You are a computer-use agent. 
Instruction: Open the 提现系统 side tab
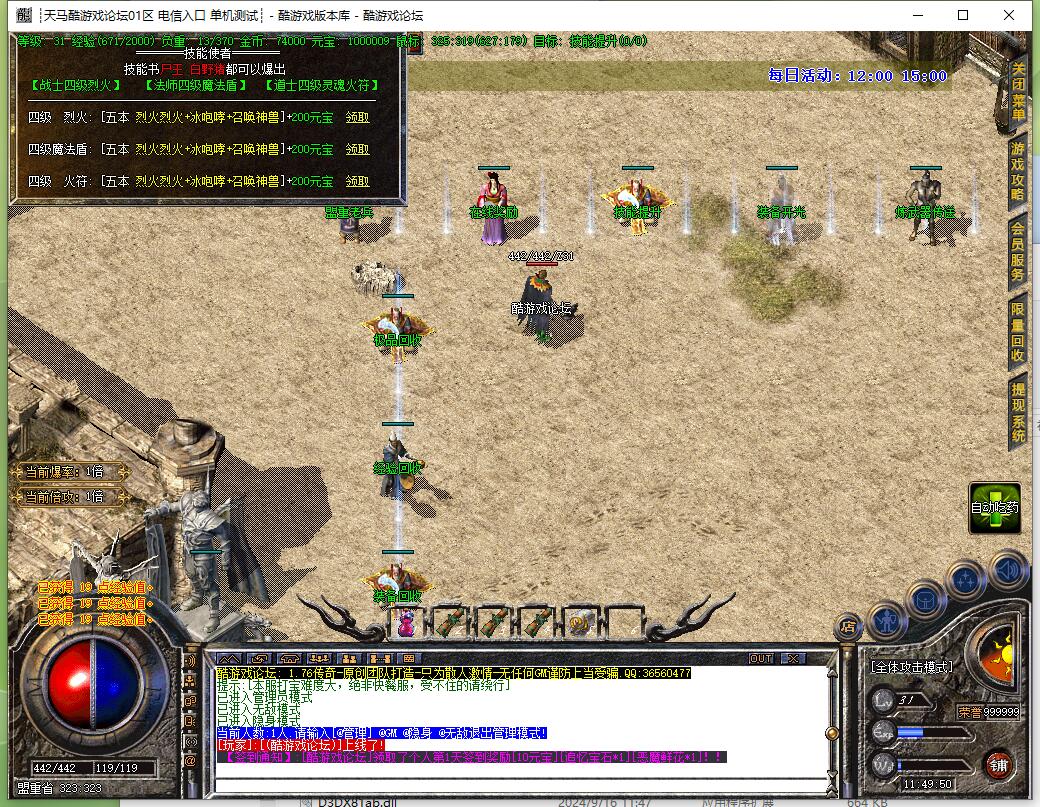(x=1018, y=412)
